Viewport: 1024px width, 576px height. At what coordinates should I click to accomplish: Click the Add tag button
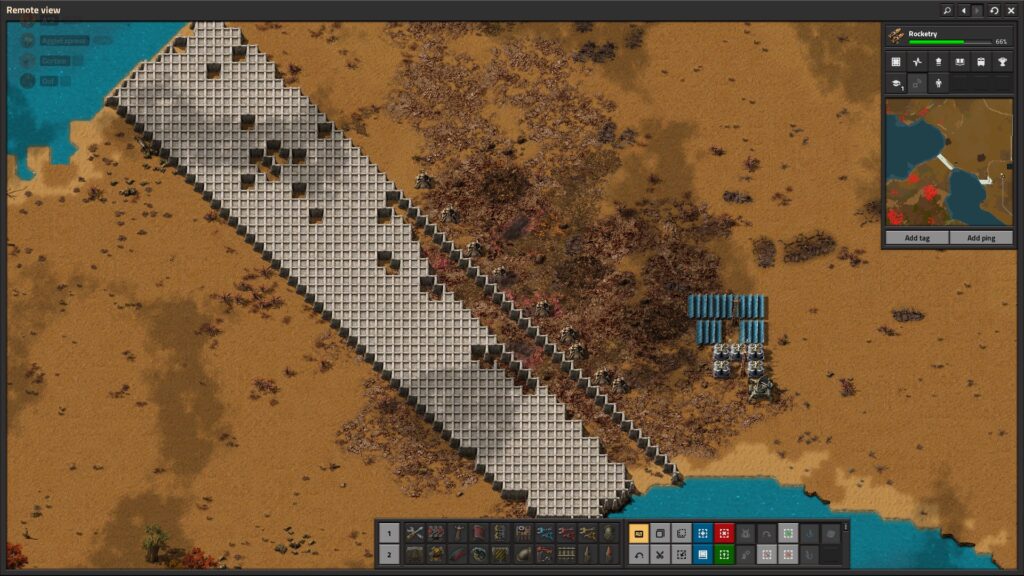pyautogui.click(x=917, y=238)
